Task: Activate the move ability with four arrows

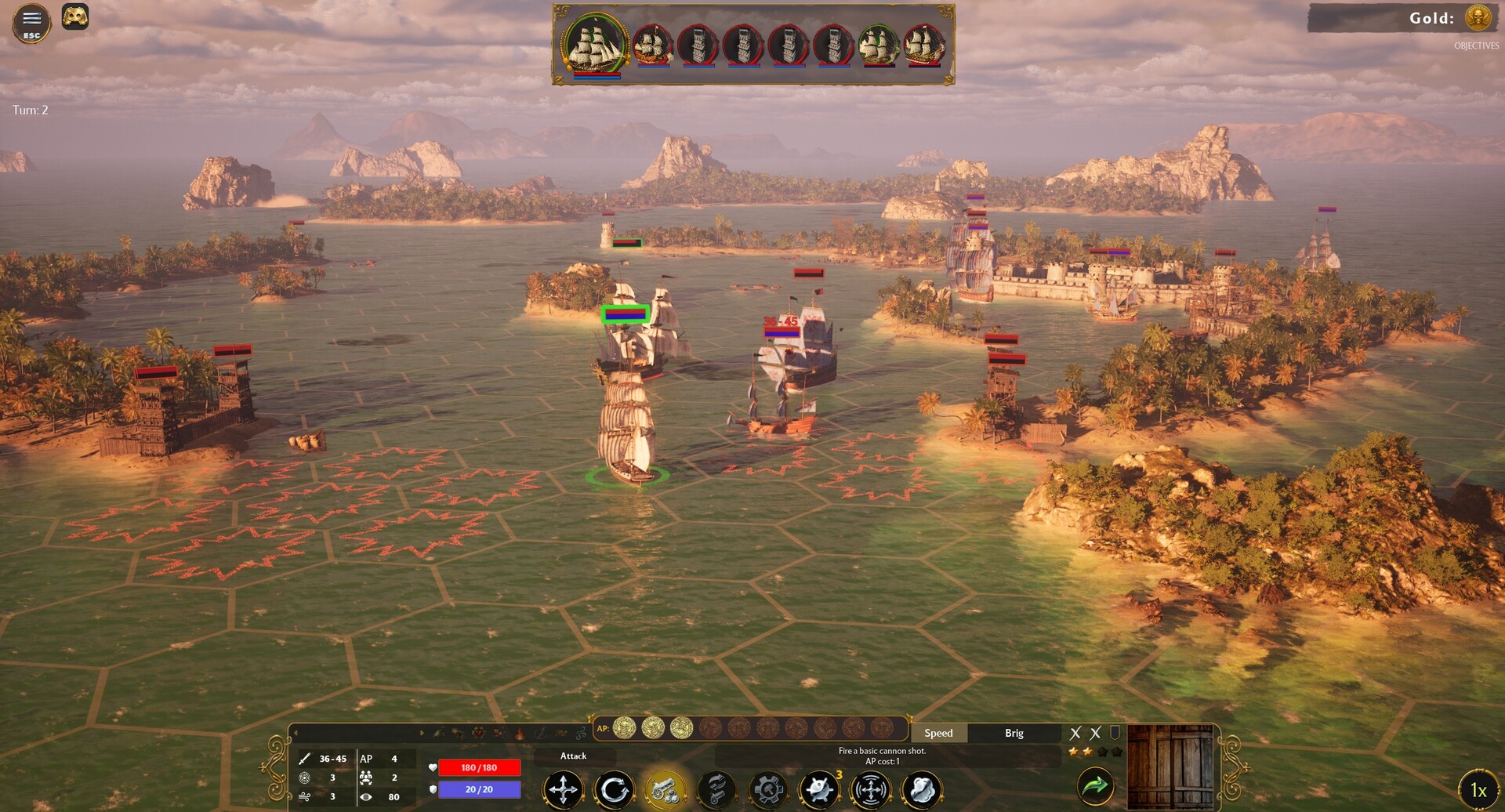Action: [563, 789]
